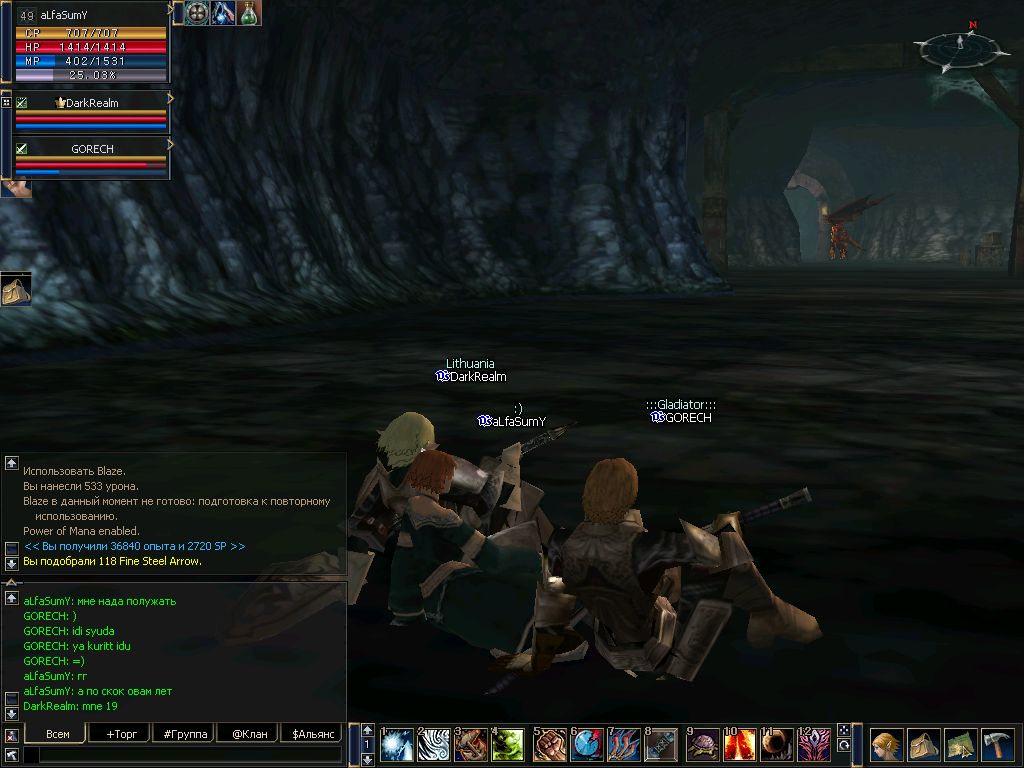Open the map icon in the menu bar
The height and width of the screenshot is (768, 1024).
tap(961, 745)
